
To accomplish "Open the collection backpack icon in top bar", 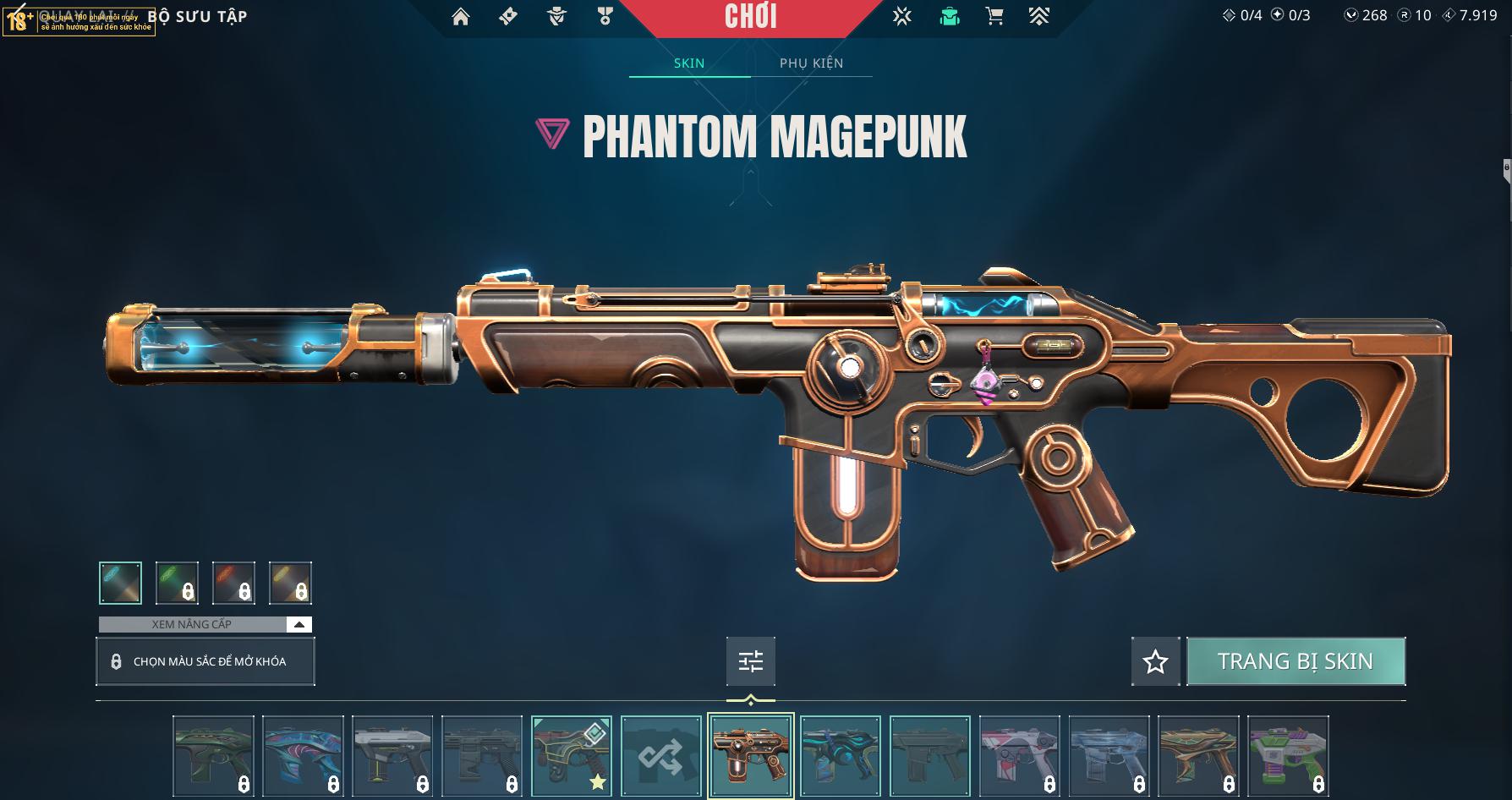I will coord(950,17).
